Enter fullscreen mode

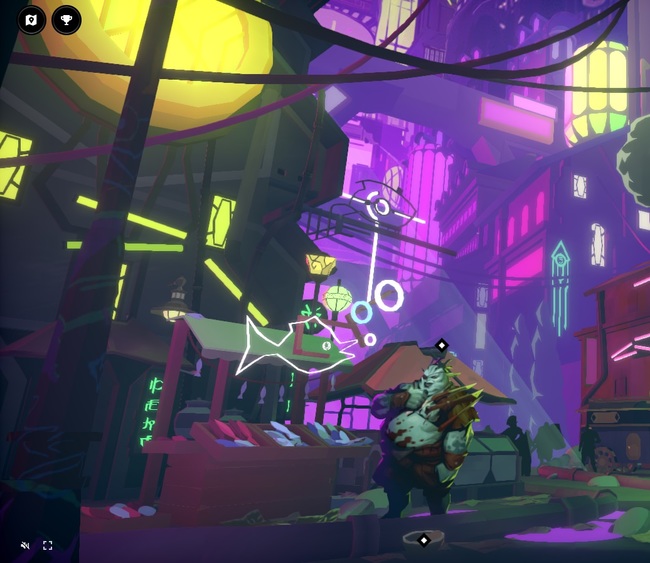pos(47,545)
